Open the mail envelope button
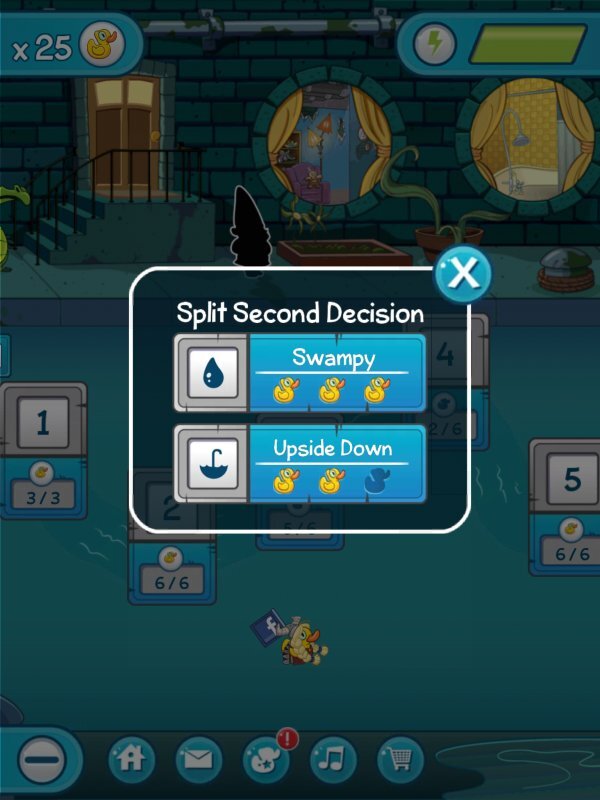 click(x=199, y=760)
